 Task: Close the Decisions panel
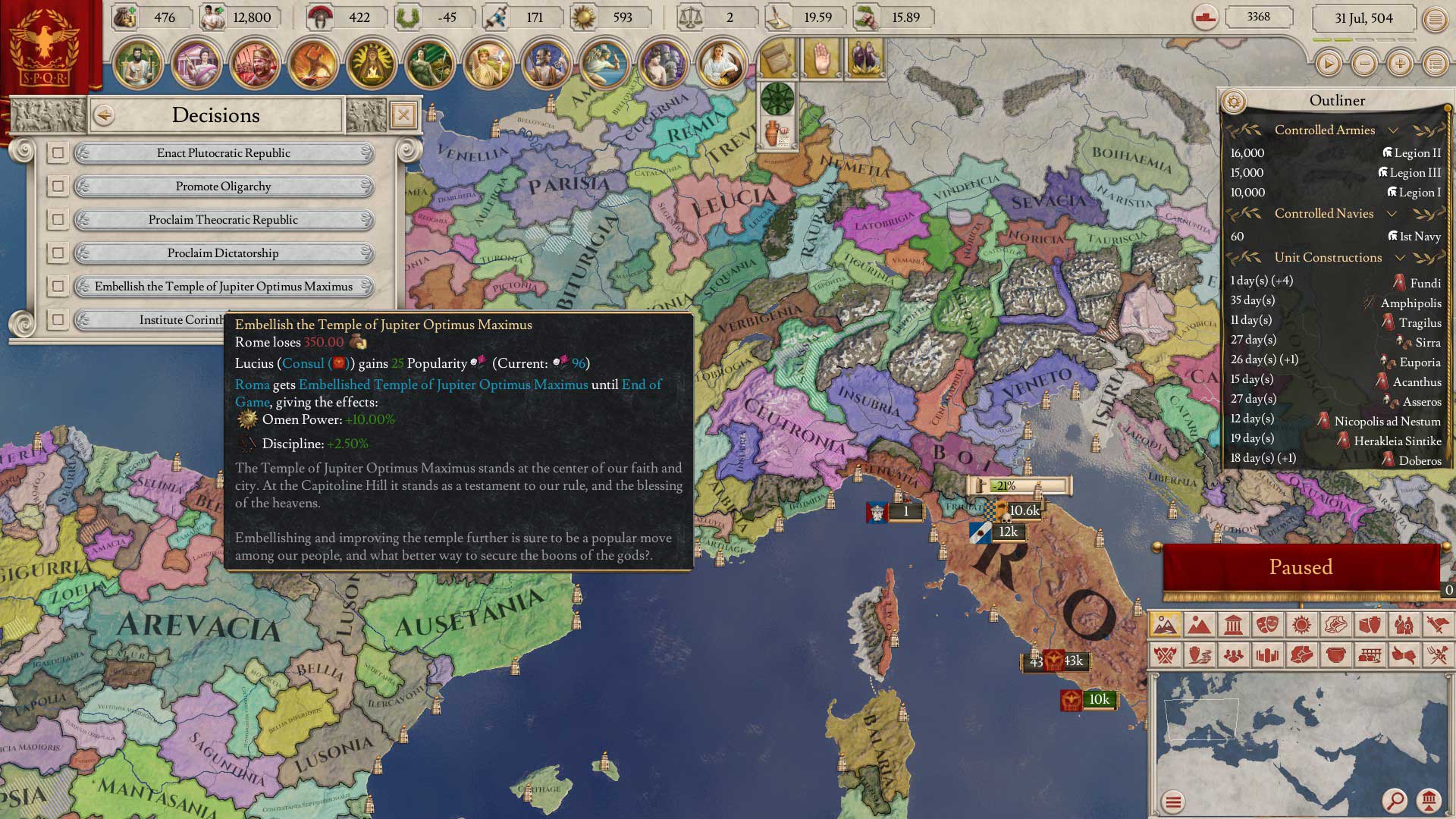[403, 115]
